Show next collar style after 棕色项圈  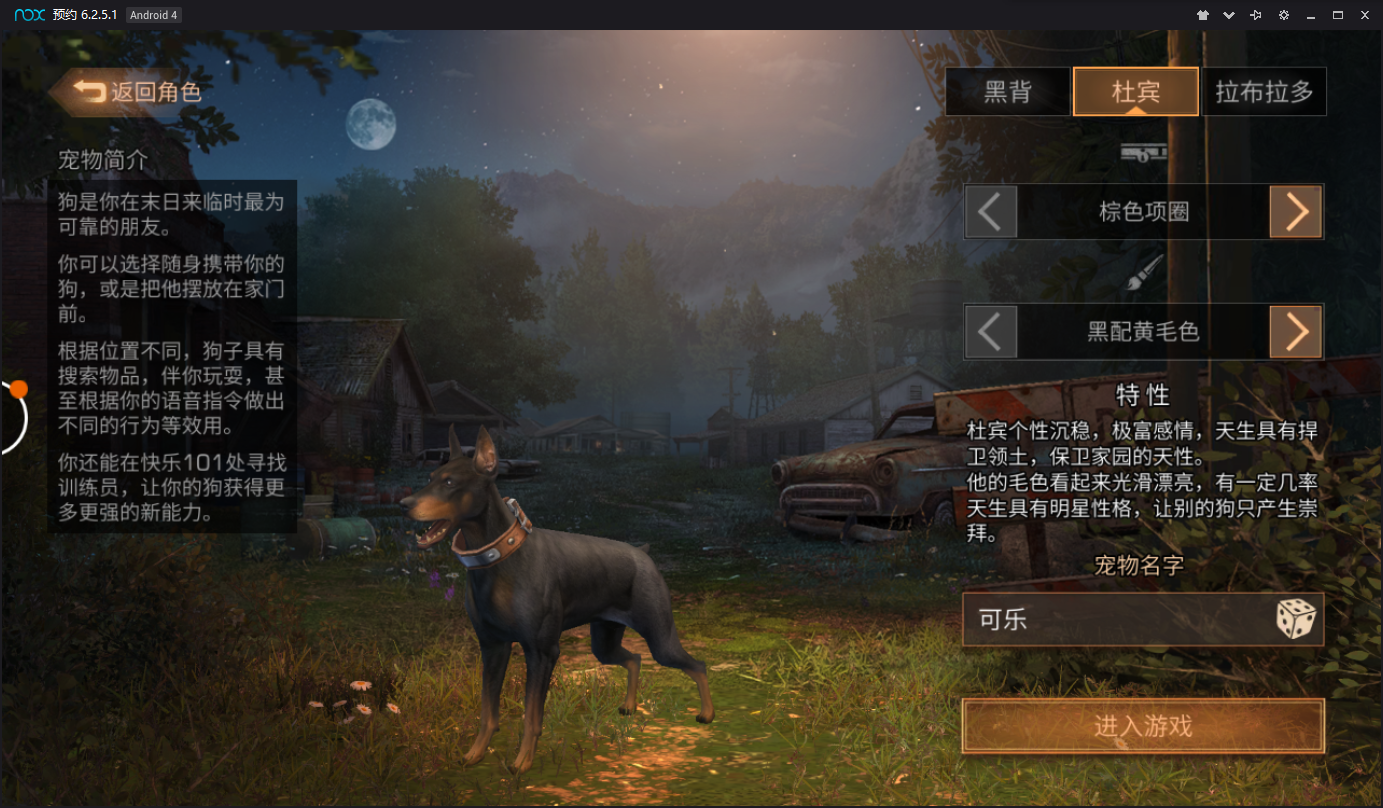(1296, 212)
